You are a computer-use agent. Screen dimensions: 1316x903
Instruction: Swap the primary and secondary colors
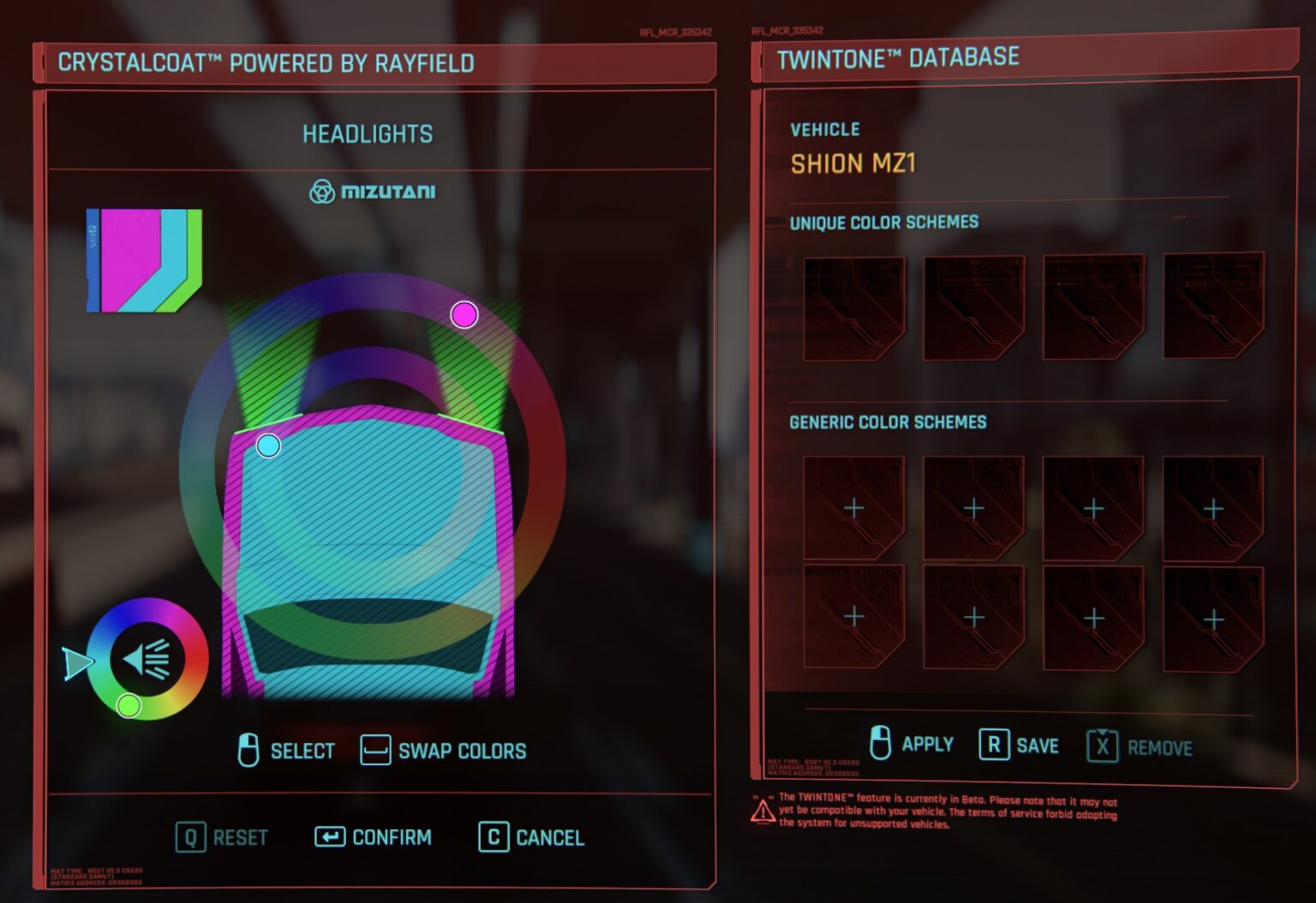[x=444, y=751]
